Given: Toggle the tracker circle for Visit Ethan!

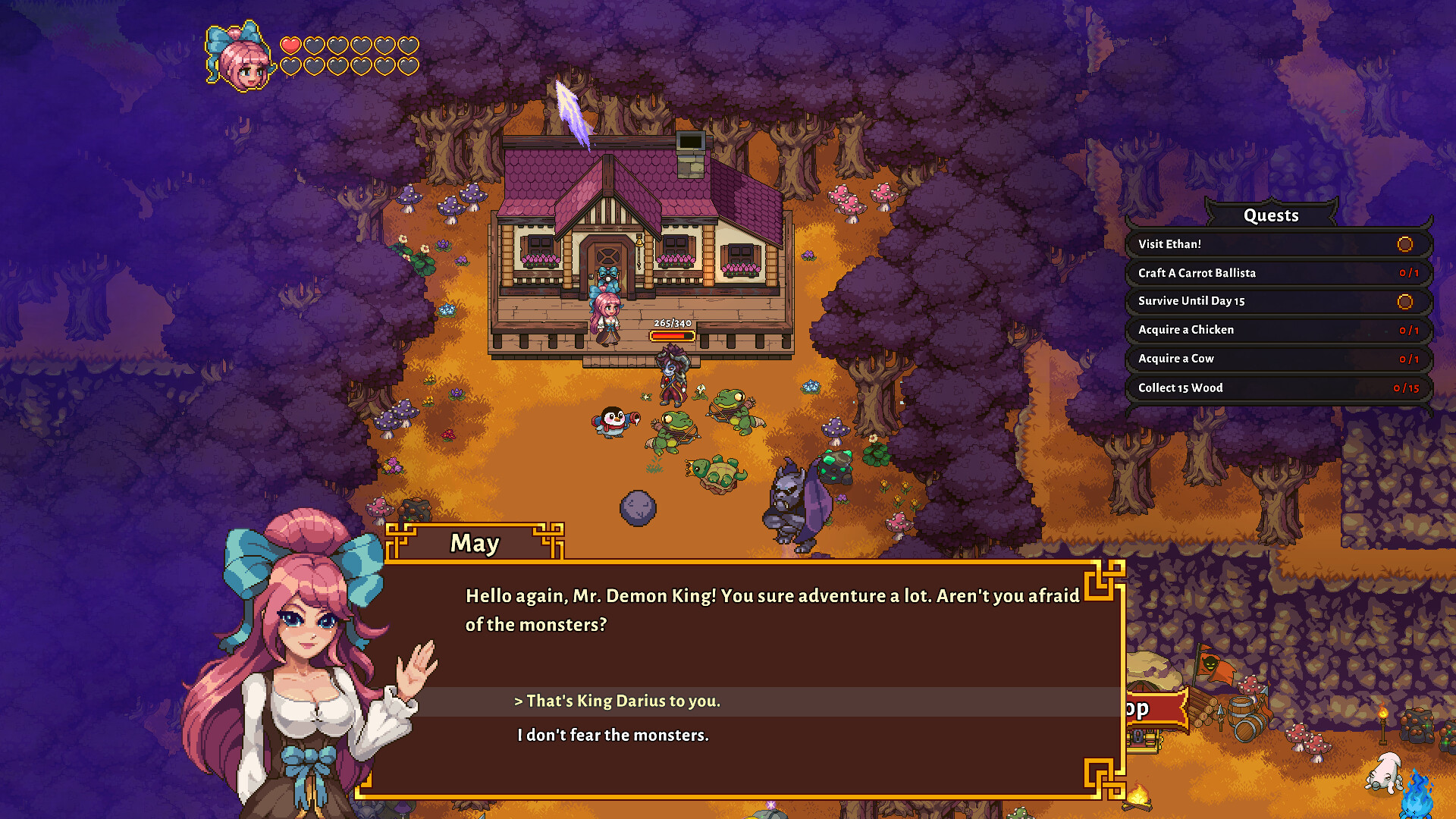Looking at the screenshot, I should pos(1406,244).
